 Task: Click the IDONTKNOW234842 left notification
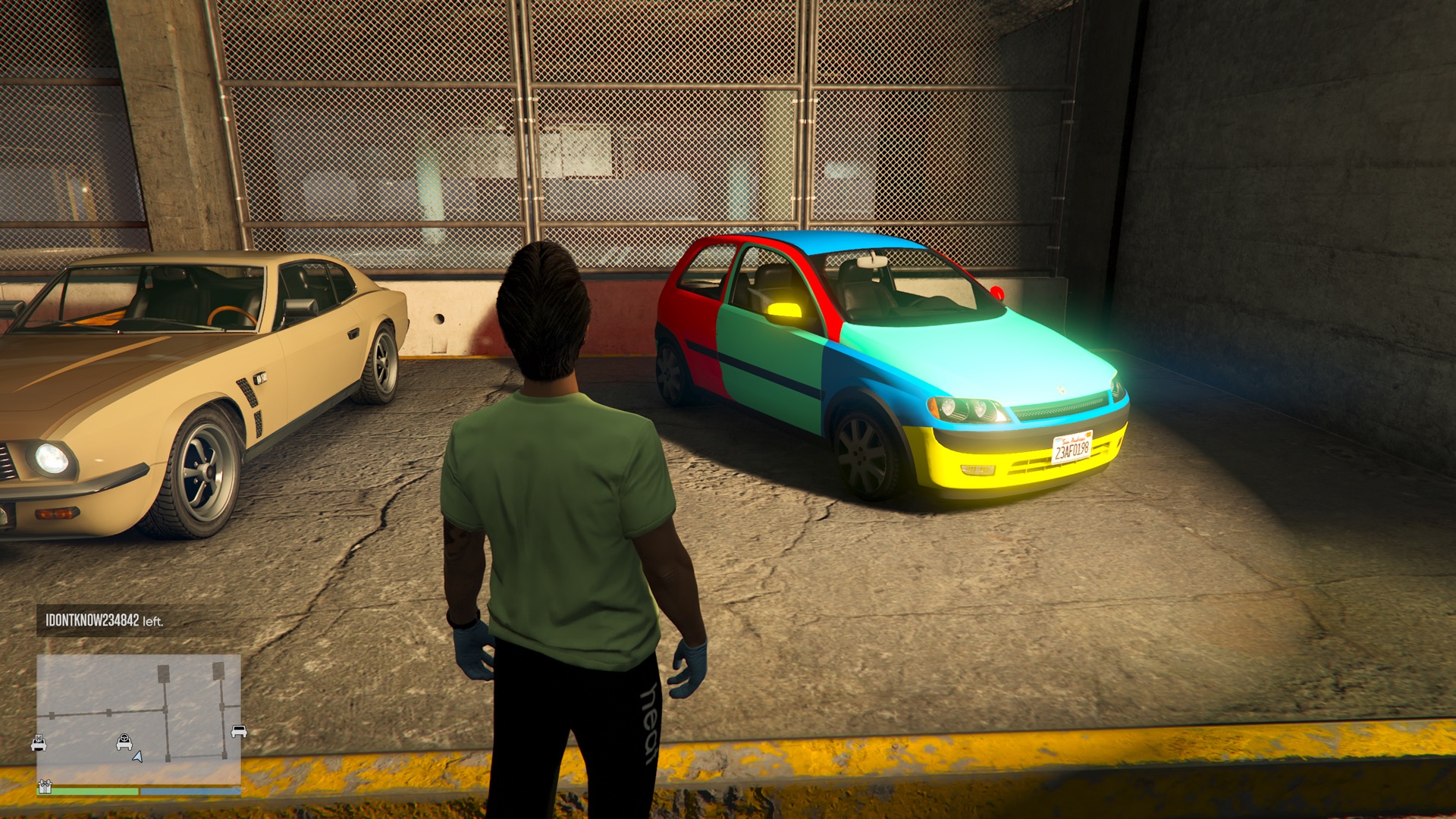(105, 620)
